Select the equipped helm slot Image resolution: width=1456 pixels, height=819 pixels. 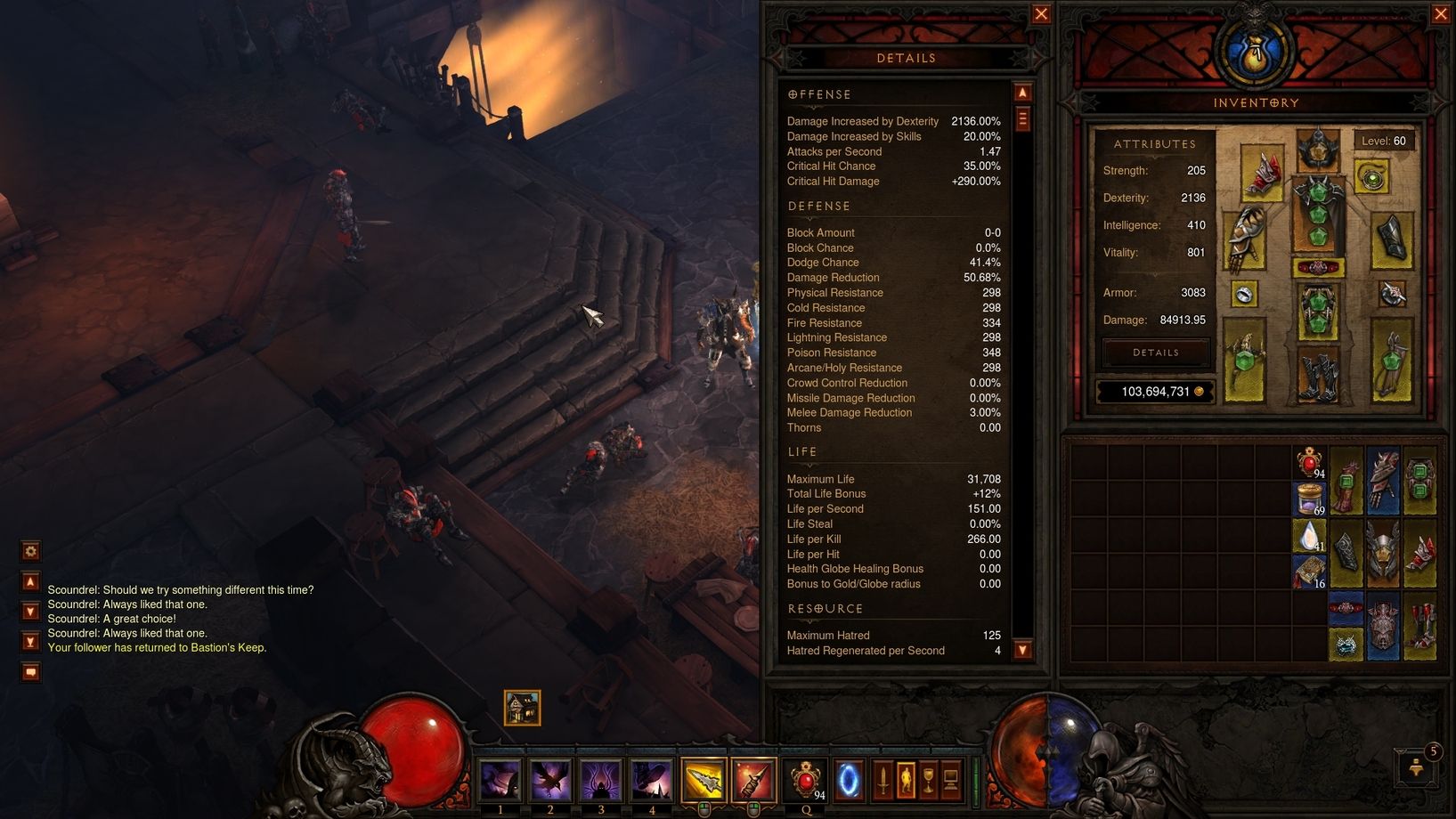click(1317, 150)
